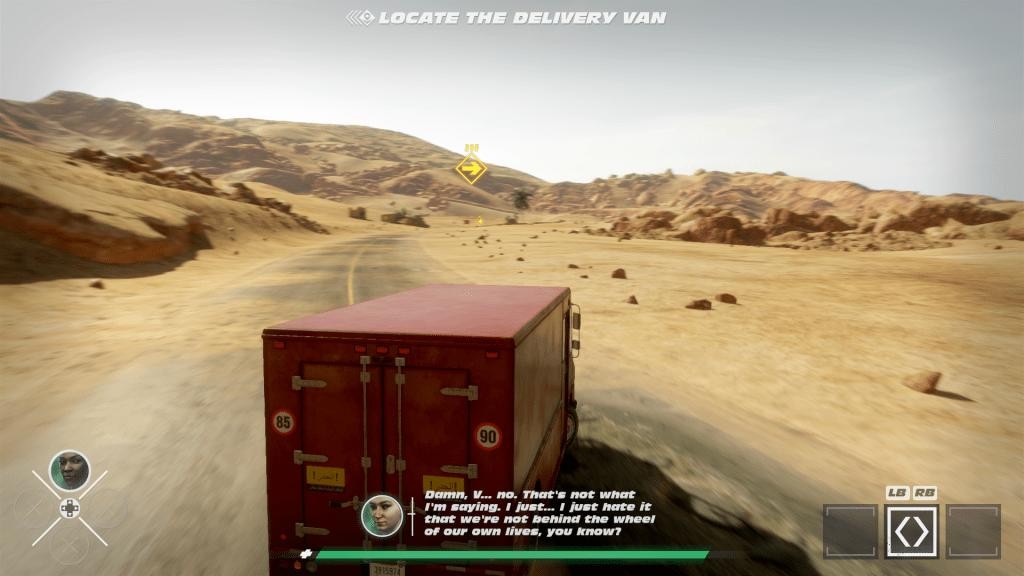Click the speaker portrait beside the dialogue
Screen dimensions: 1024x576
pyautogui.click(x=381, y=515)
